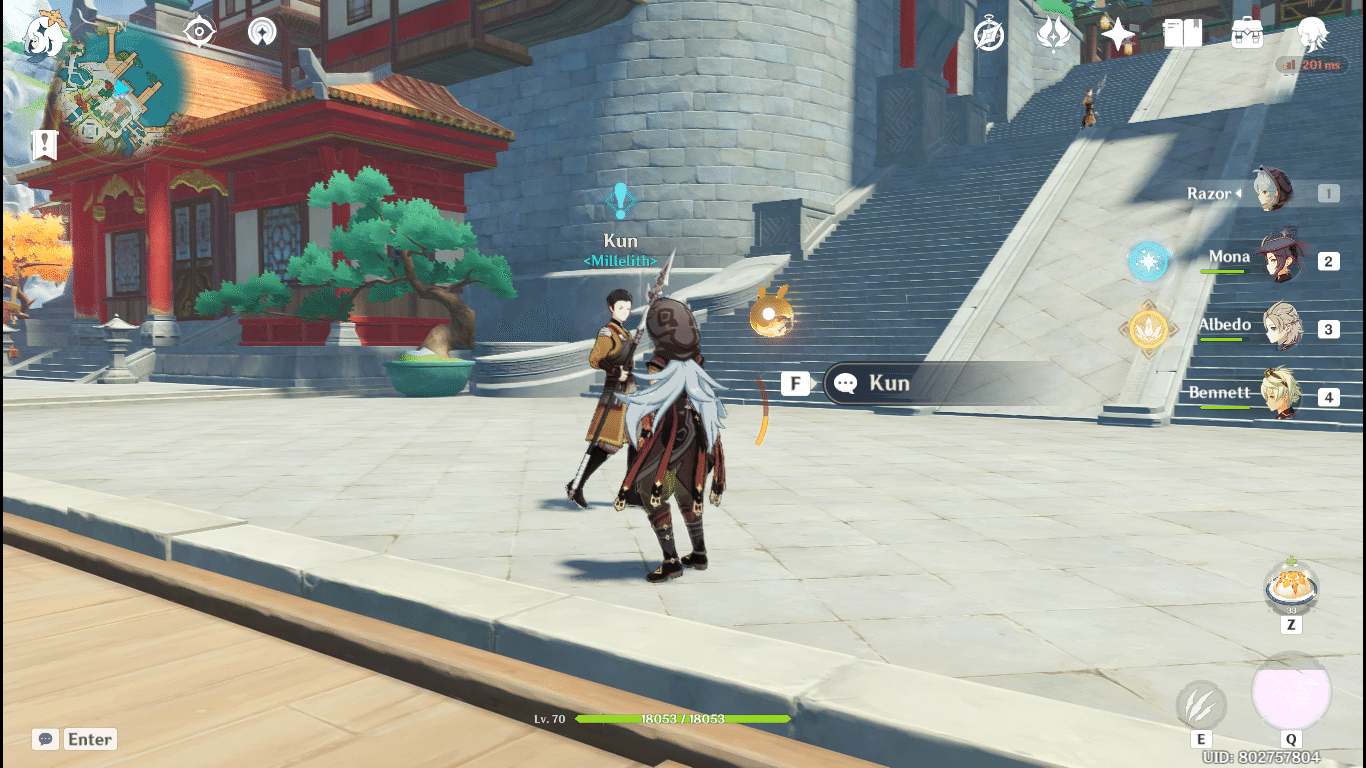Click the bookmark icon below the minimap
Image resolution: width=1366 pixels, height=768 pixels.
pos(45,144)
